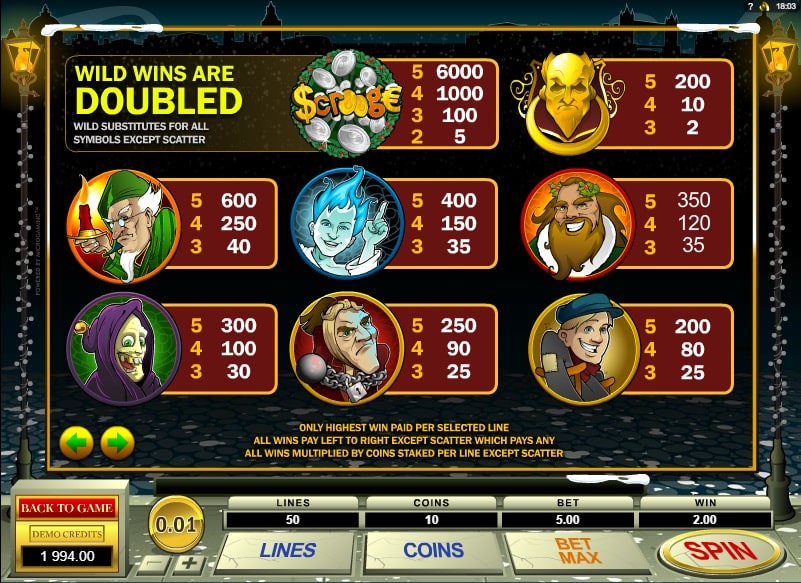This screenshot has width=801, height=583.
Task: Go to the next paytable page
Action: pyautogui.click(x=117, y=441)
